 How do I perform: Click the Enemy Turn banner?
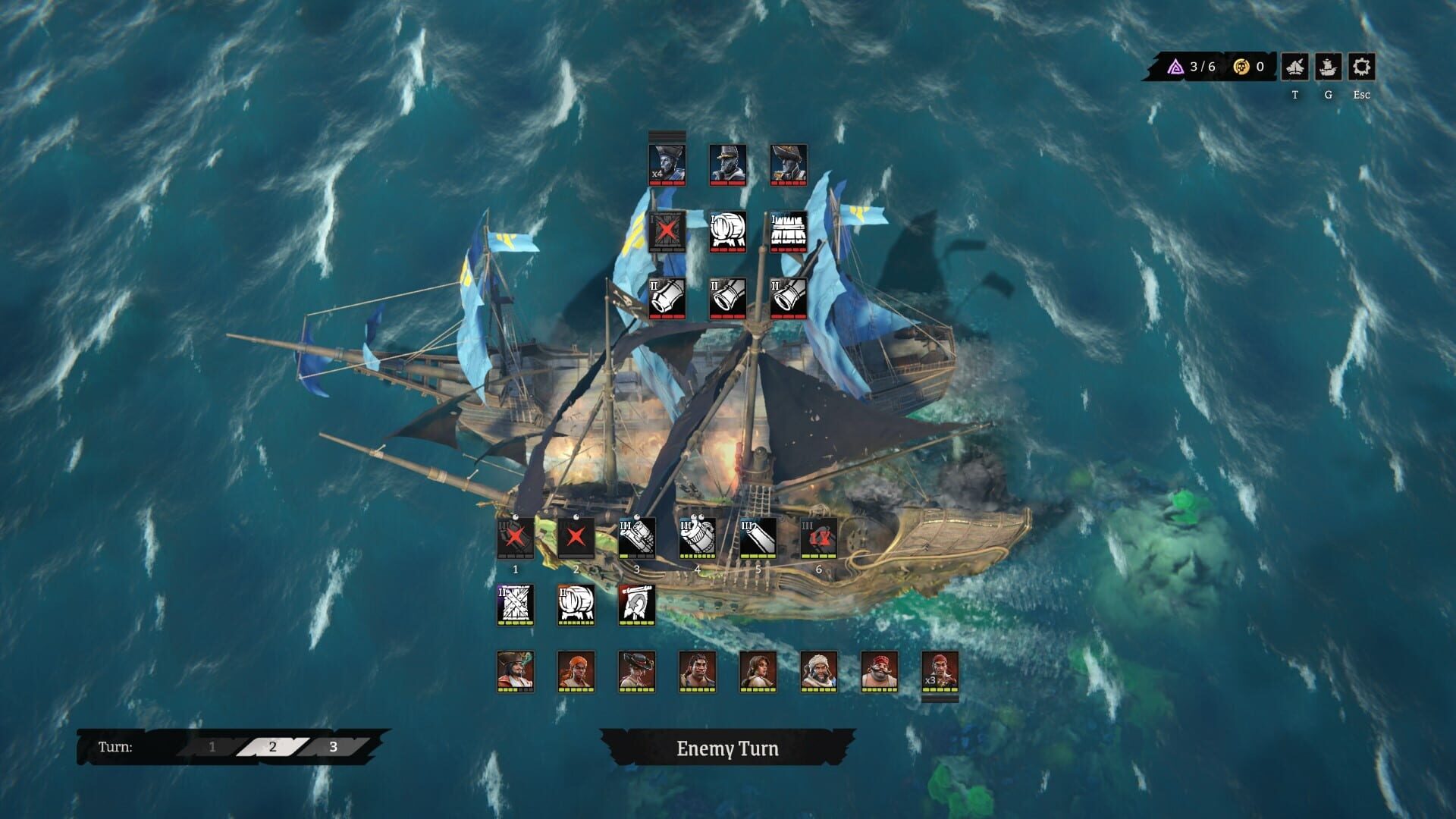[x=728, y=748]
